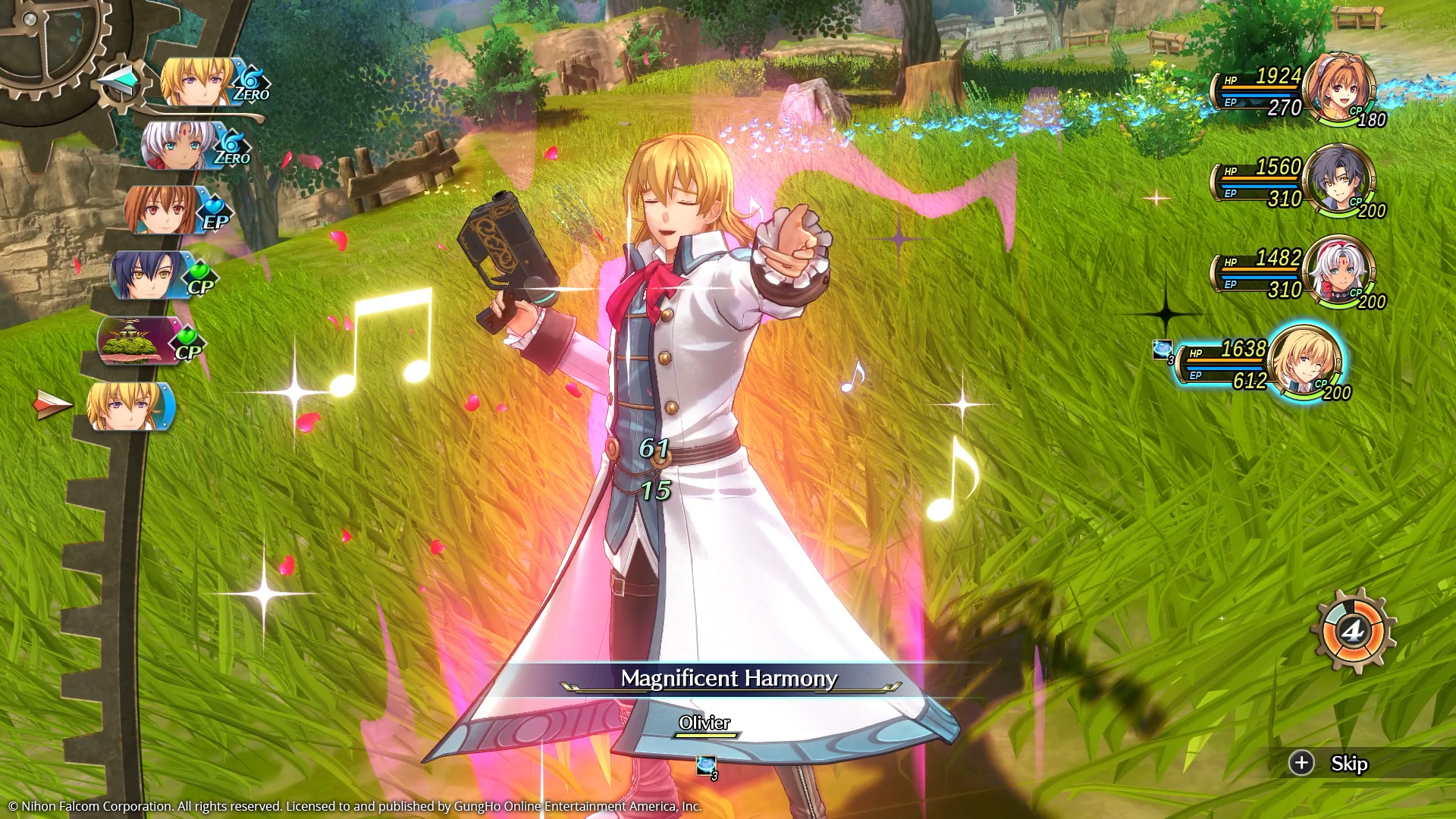Select the dark-haired party portrait with 1560 HP

1338,180
